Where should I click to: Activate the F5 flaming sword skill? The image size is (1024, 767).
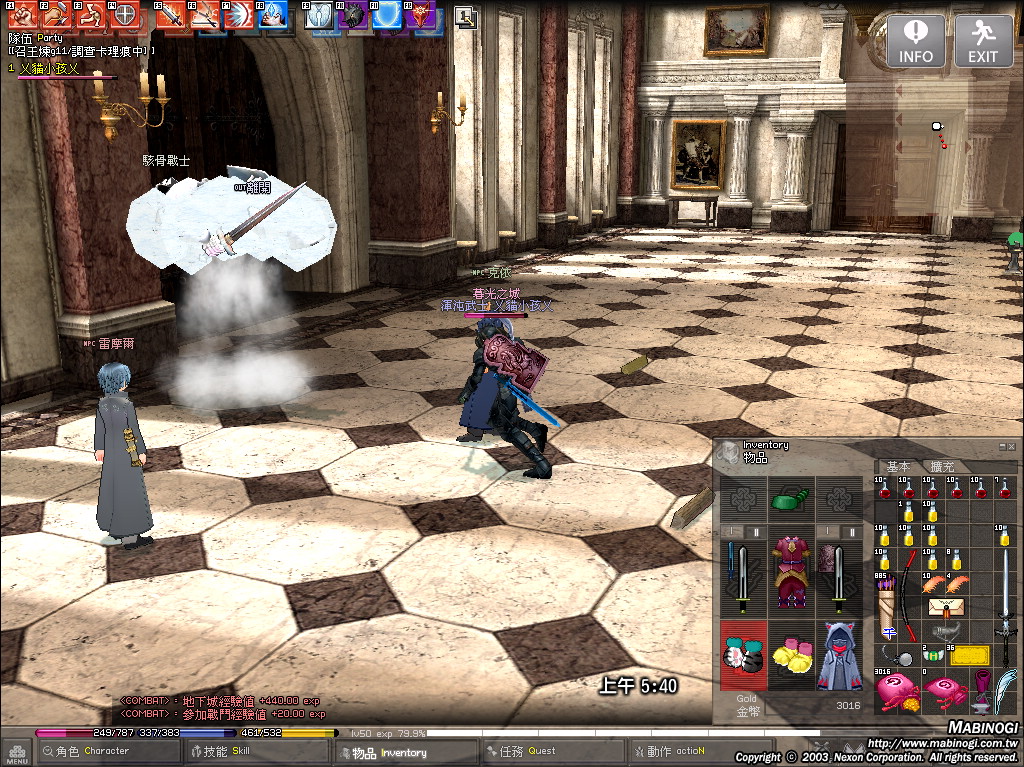pos(170,15)
